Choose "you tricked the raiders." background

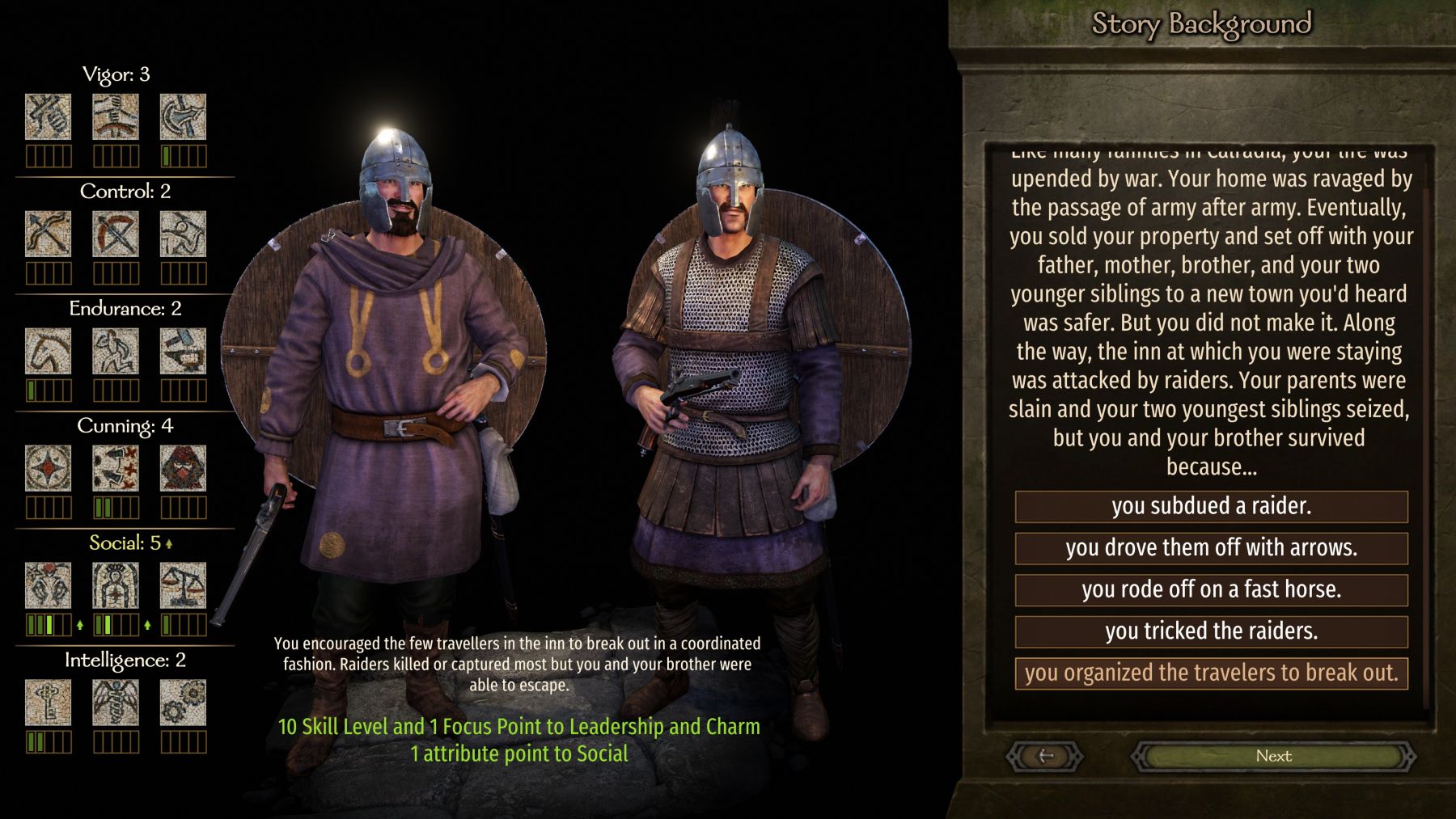click(x=1211, y=631)
